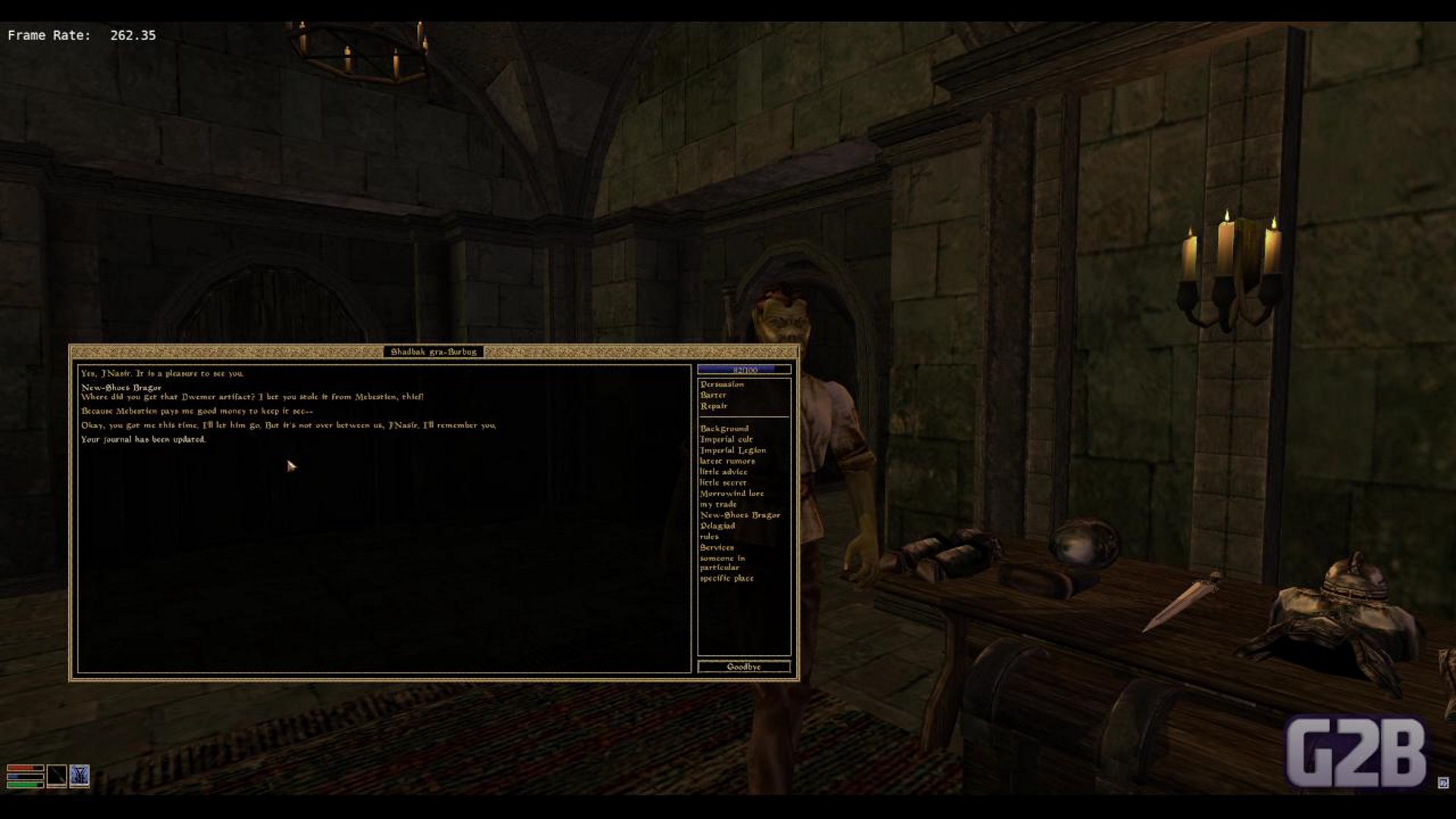1456x819 pixels.
Task: Select the Repair service
Action: [714, 406]
